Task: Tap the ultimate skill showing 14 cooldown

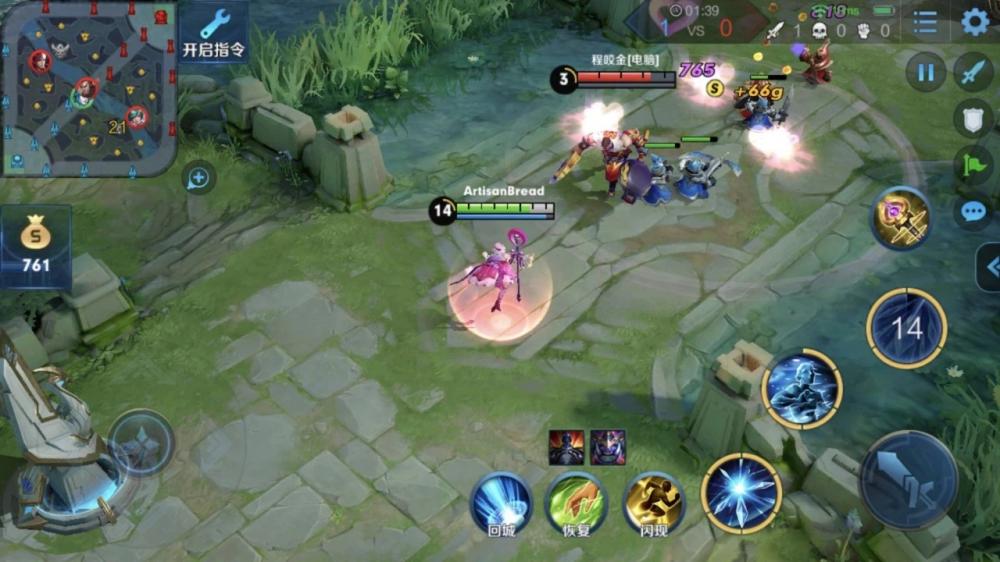Action: coord(906,328)
